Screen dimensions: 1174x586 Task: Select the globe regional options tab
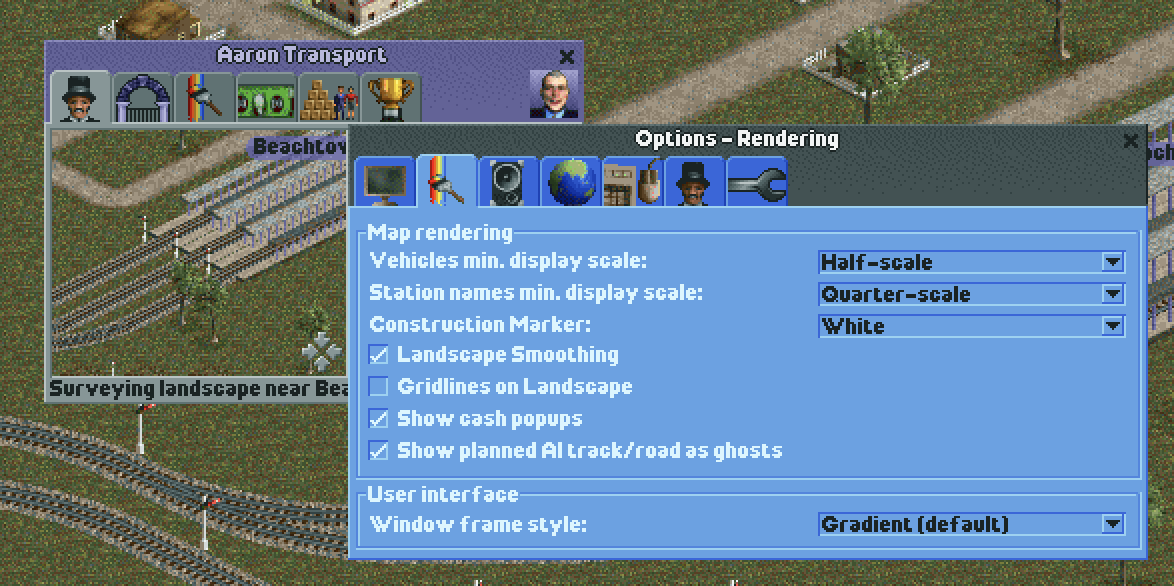pos(571,183)
